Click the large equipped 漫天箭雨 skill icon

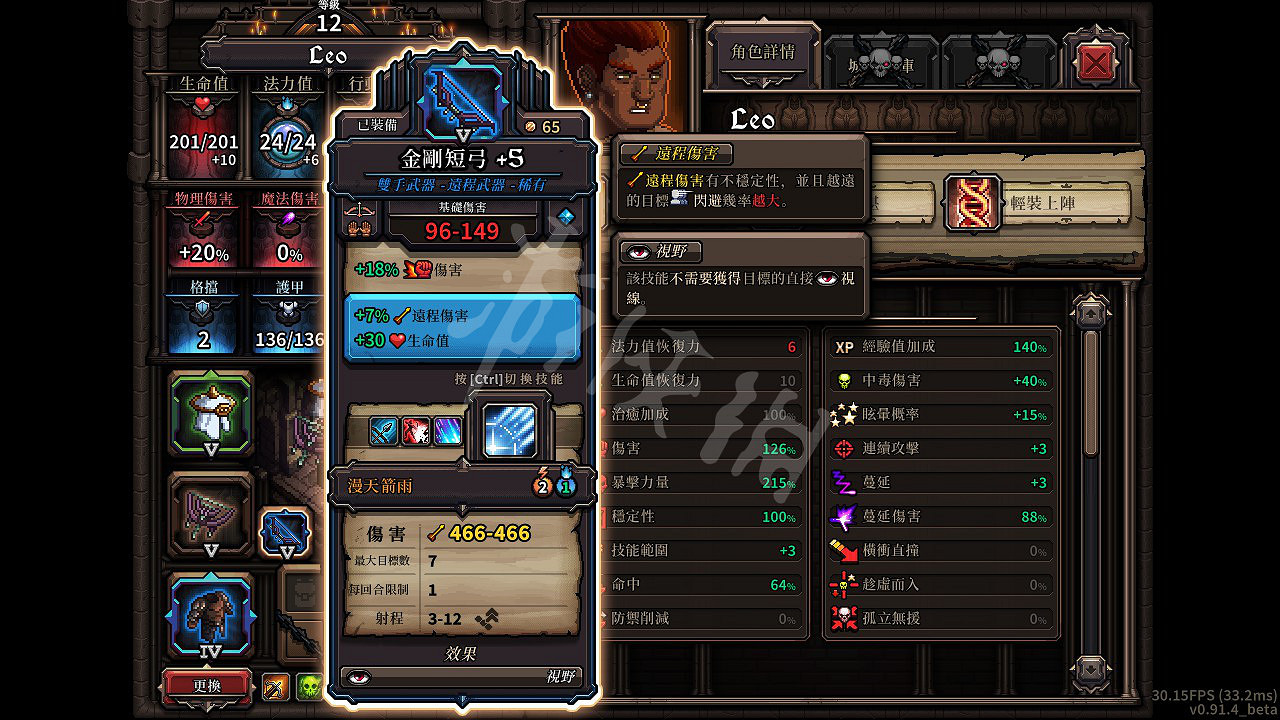click(509, 431)
